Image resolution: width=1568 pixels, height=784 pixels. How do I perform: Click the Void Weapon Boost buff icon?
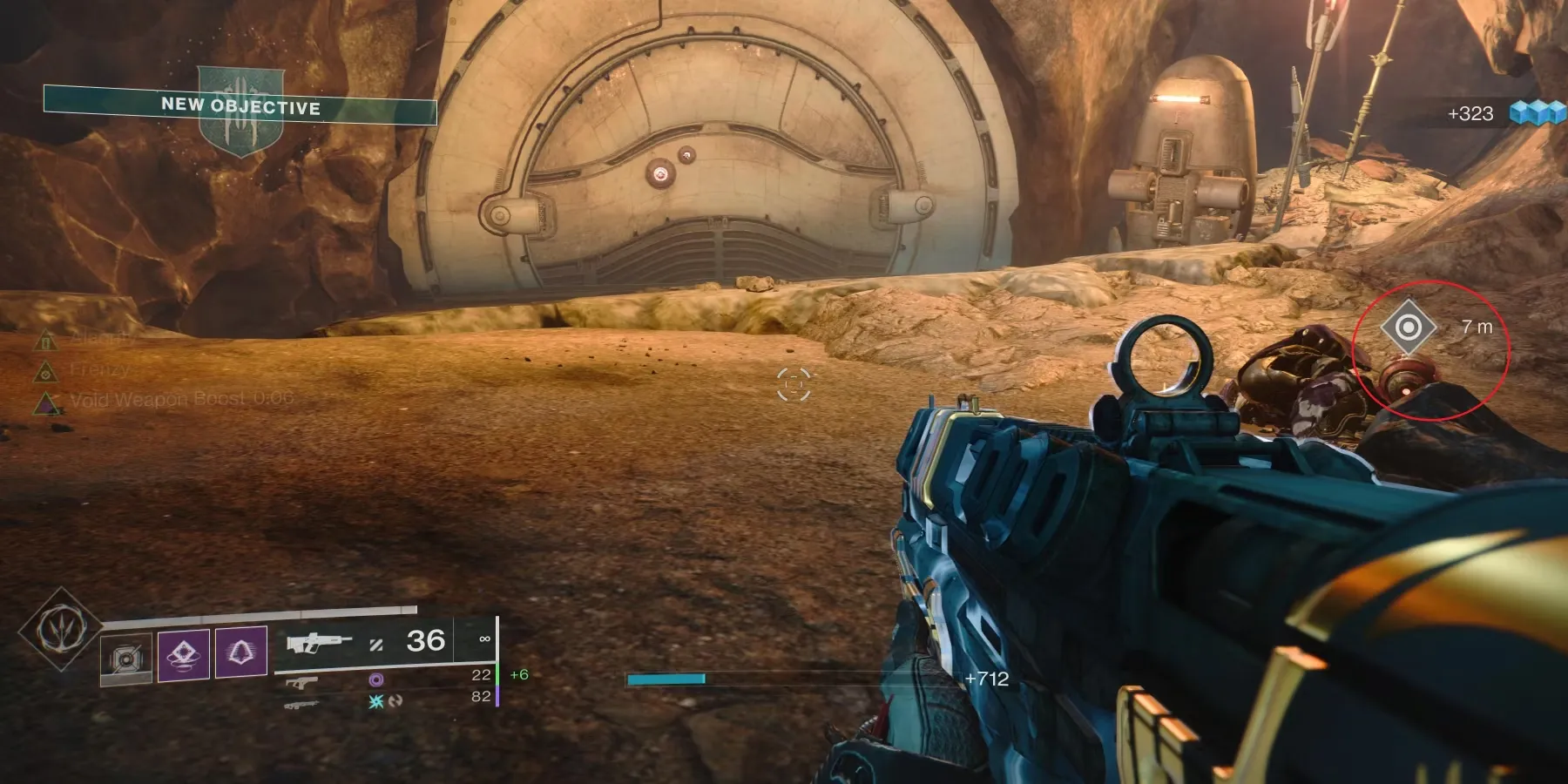coord(45,402)
